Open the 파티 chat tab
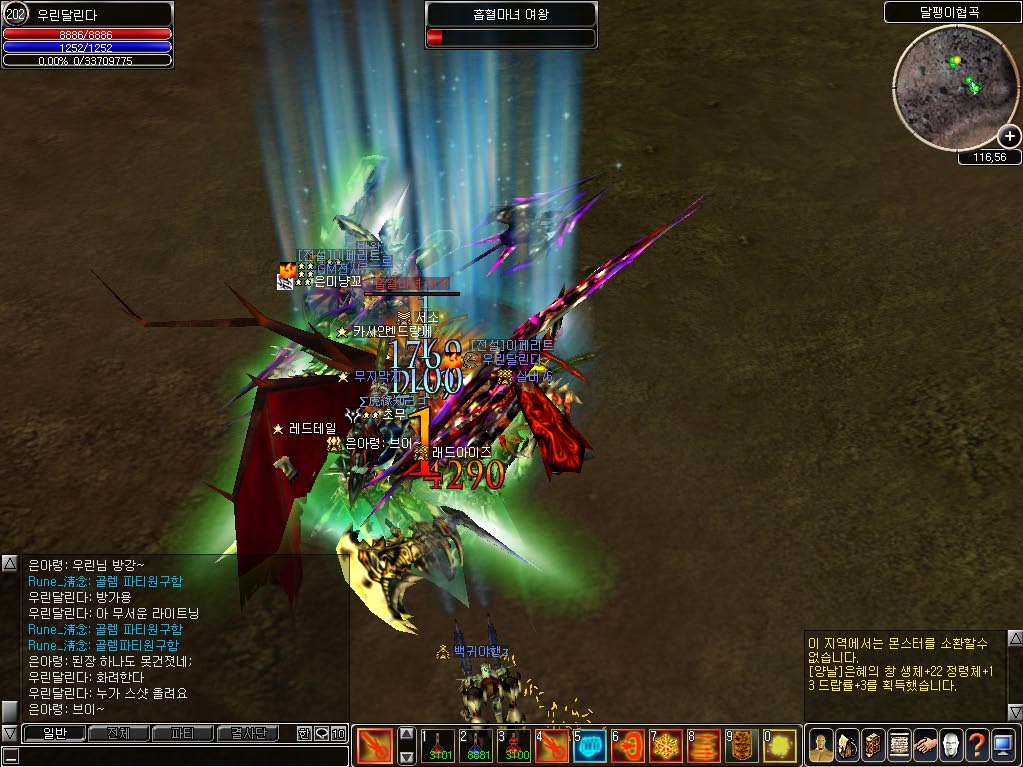This screenshot has width=1023, height=767. [183, 734]
